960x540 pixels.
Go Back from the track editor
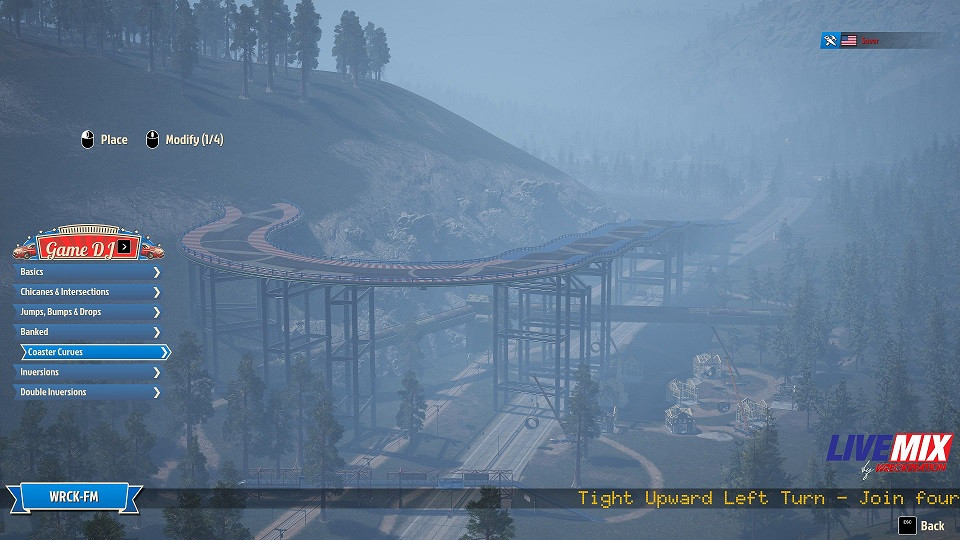922,525
